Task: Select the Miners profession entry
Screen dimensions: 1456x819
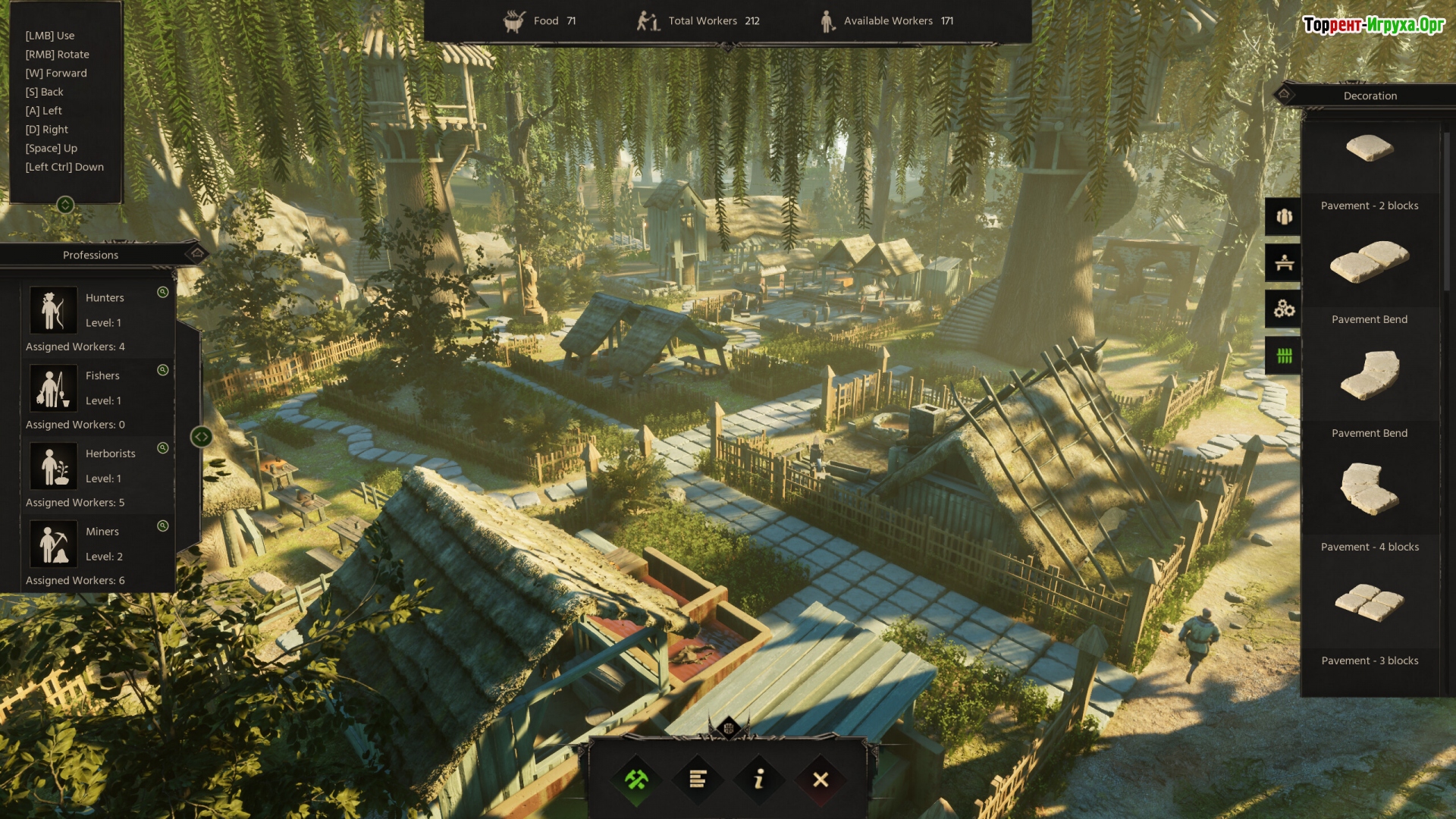Action: 99,544
